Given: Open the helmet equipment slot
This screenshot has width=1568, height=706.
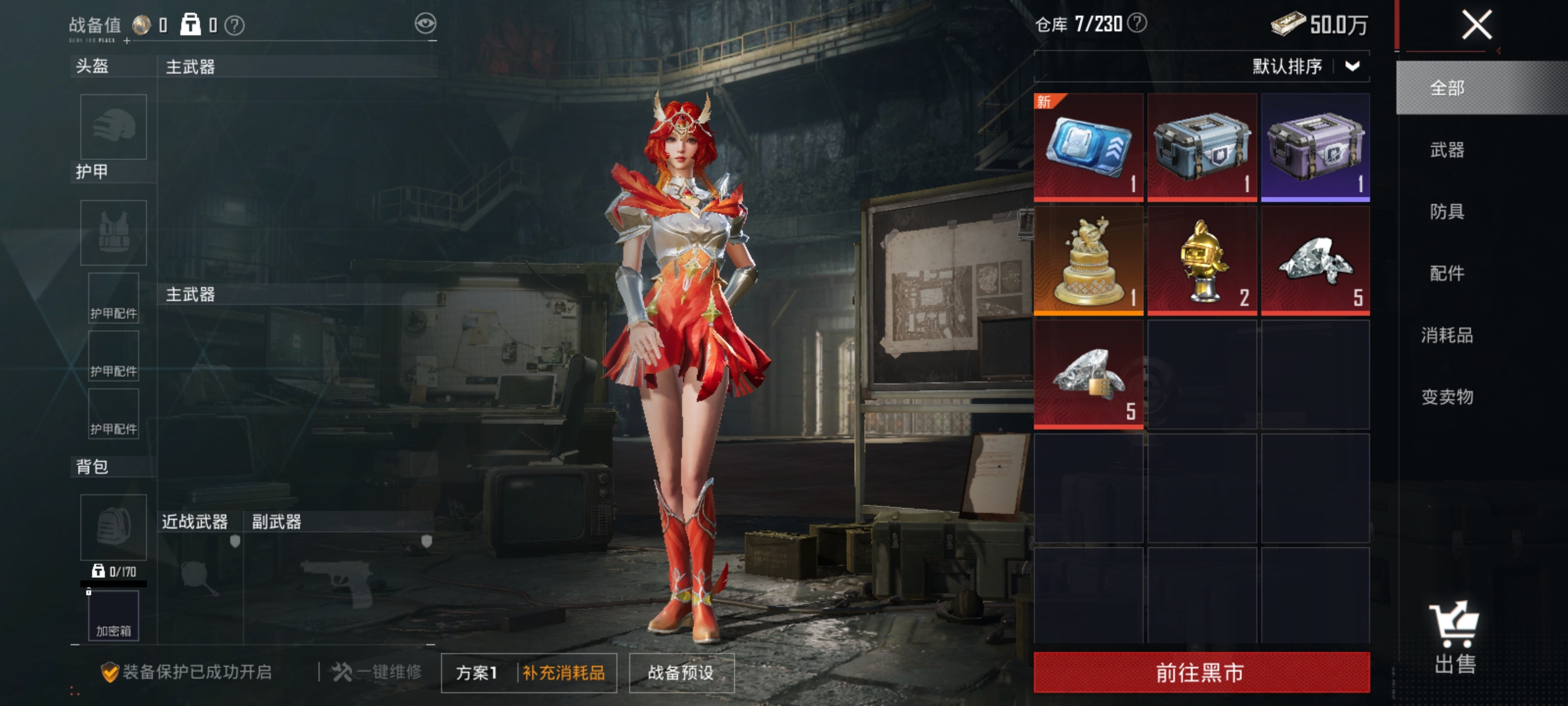Looking at the screenshot, I should coord(112,127).
